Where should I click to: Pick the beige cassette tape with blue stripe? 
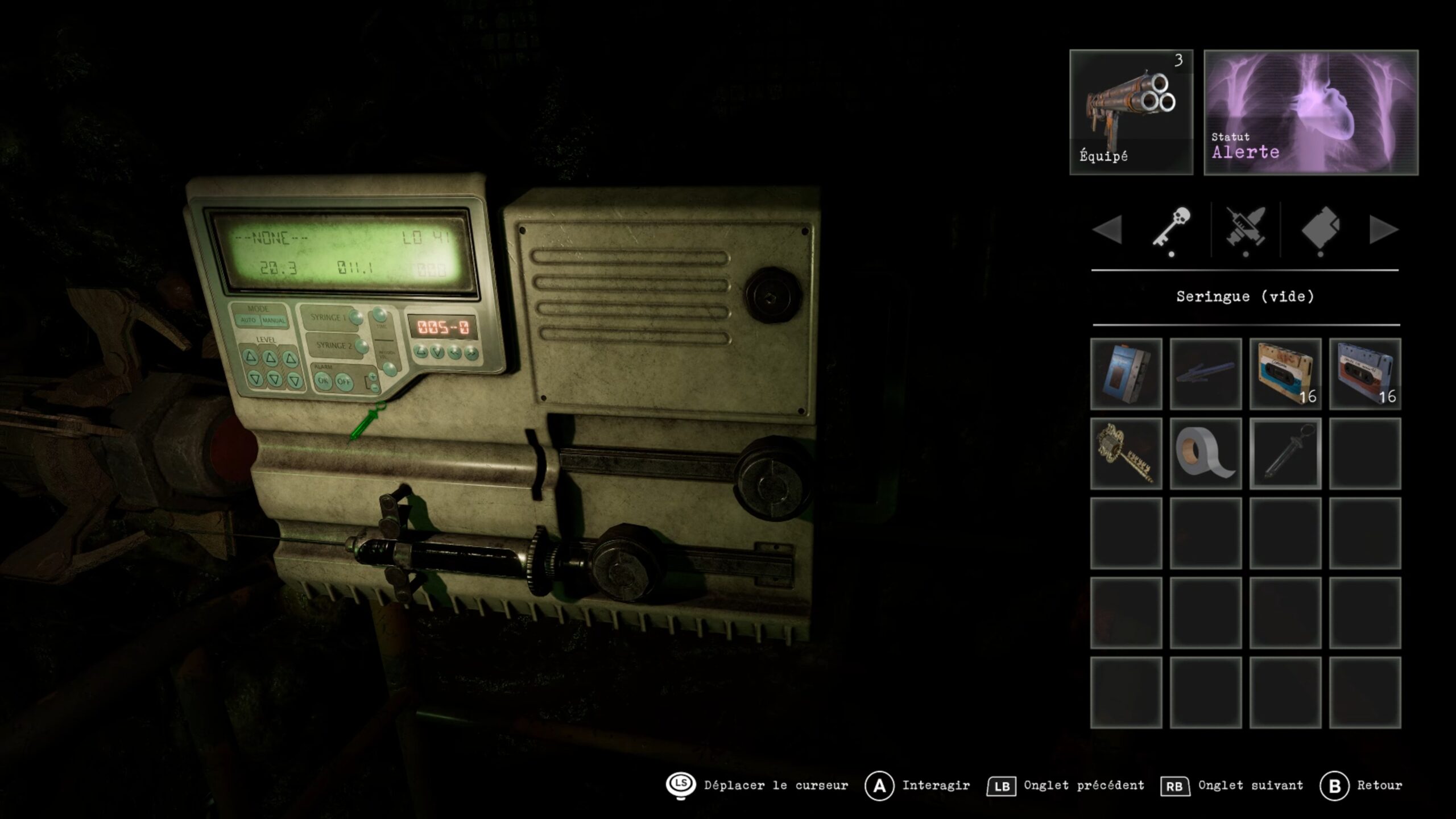(1285, 374)
